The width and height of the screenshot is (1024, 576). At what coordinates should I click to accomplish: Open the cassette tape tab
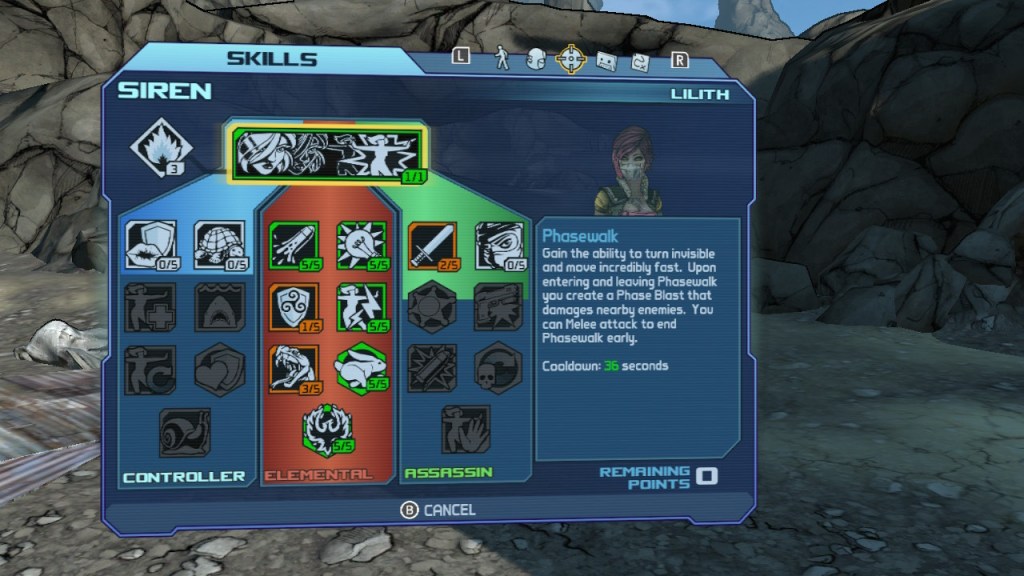[x=606, y=60]
